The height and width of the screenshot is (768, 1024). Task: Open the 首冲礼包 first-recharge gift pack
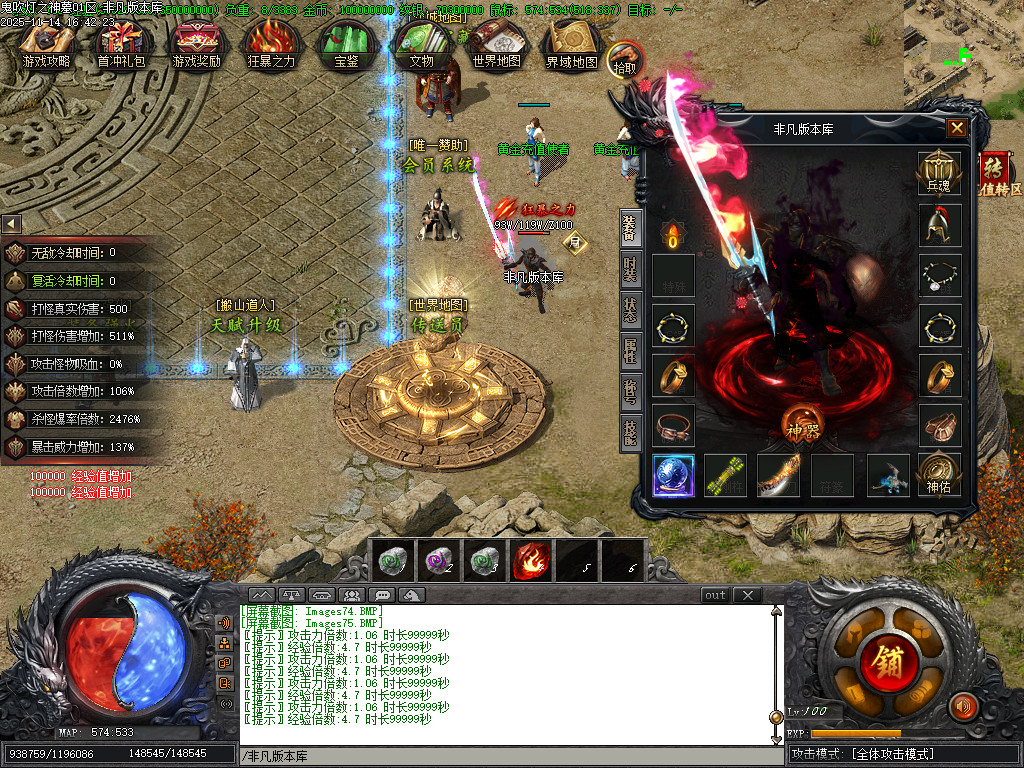pos(121,44)
